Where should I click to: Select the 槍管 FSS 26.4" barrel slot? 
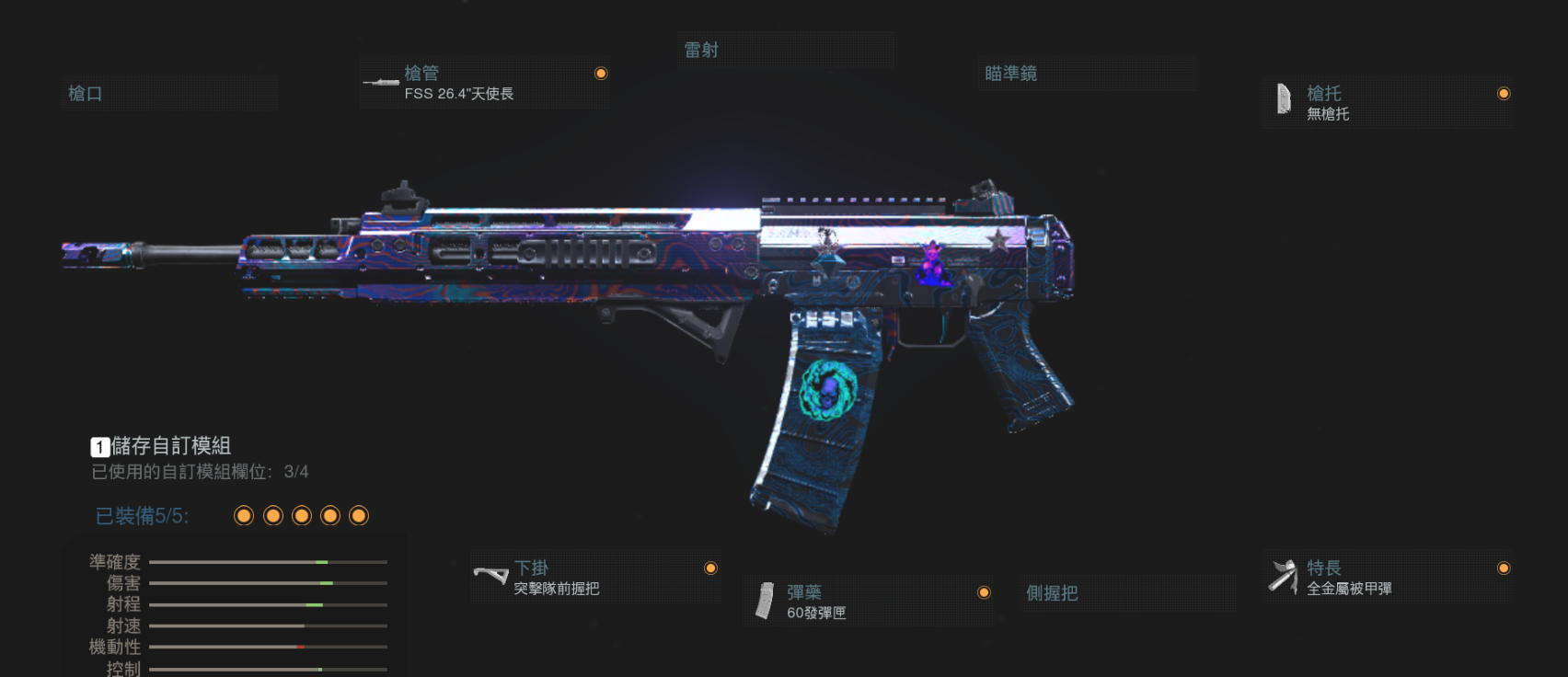click(x=484, y=83)
